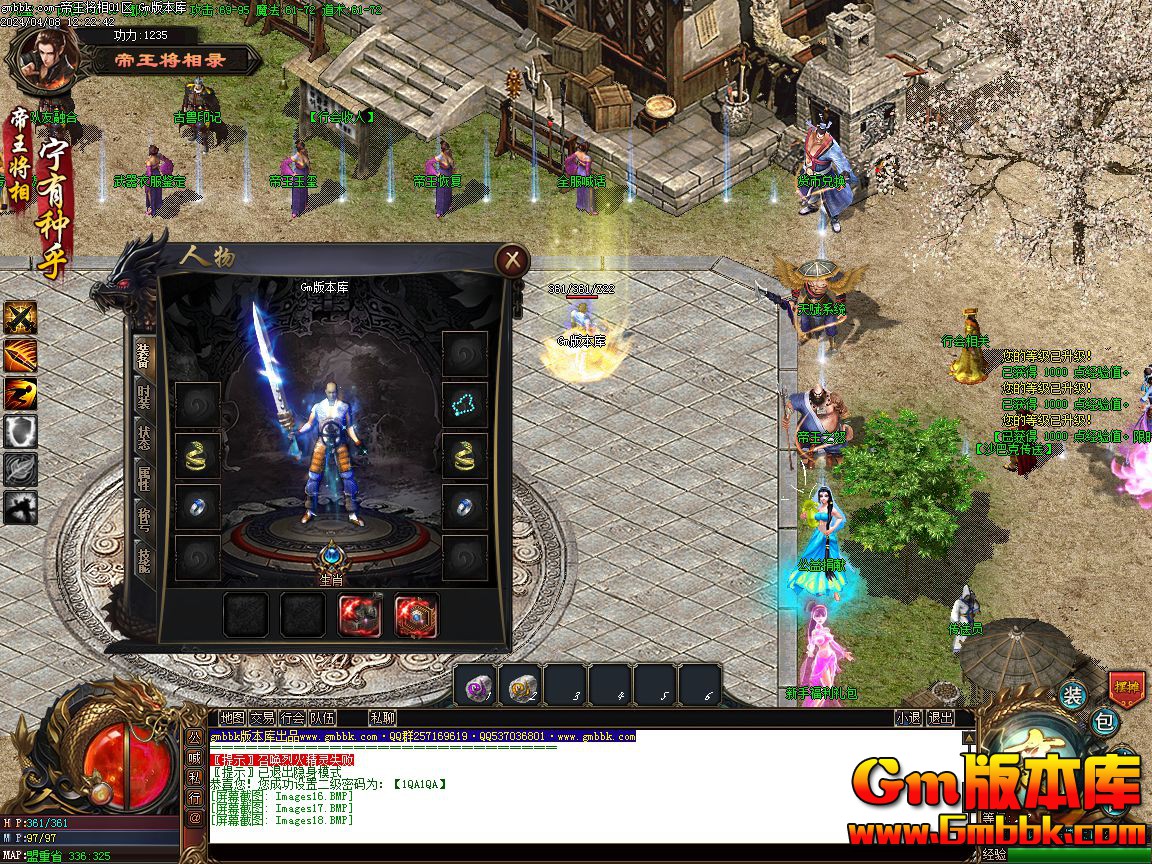Image resolution: width=1152 pixels, height=864 pixels.
Task: Open the 地图 map button
Action: (232, 717)
